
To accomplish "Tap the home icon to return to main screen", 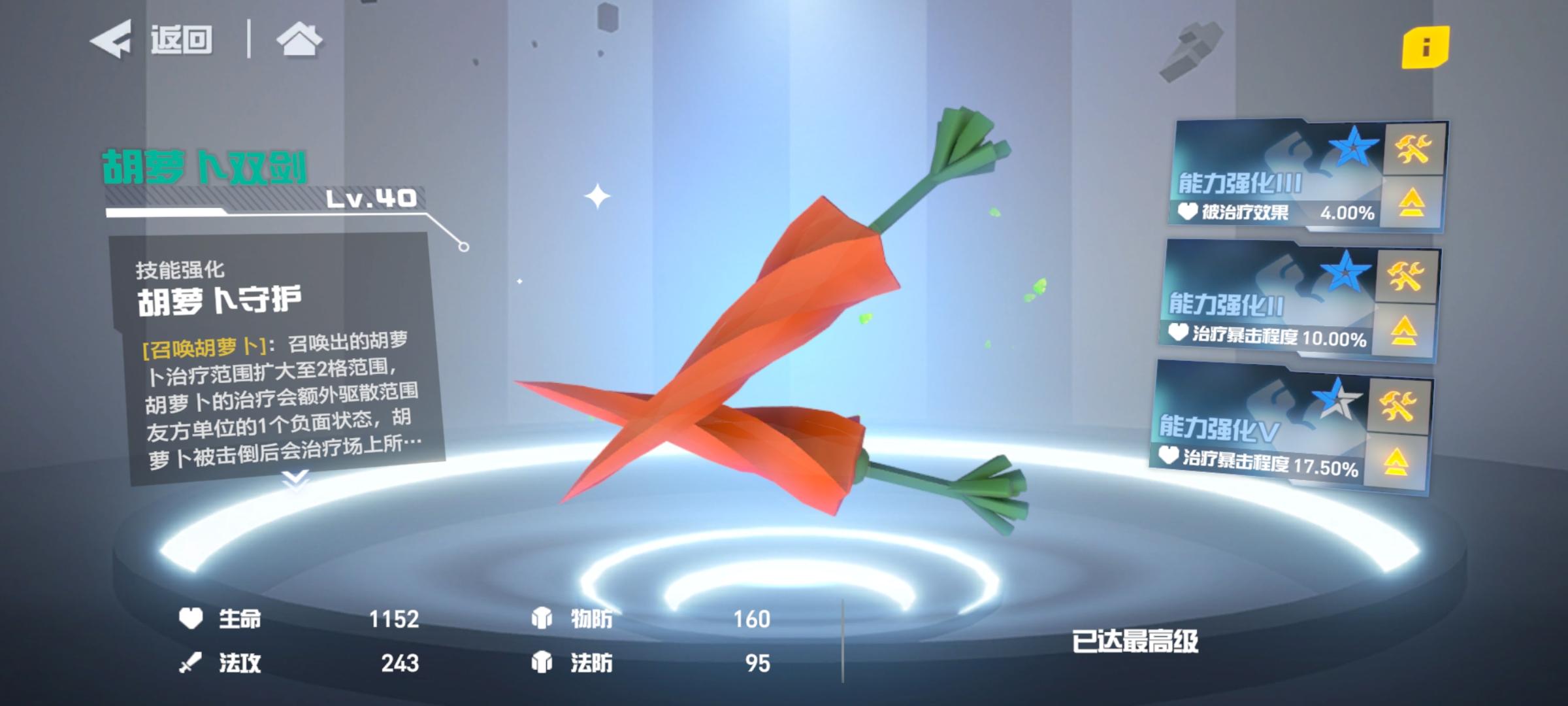I will 300,41.
